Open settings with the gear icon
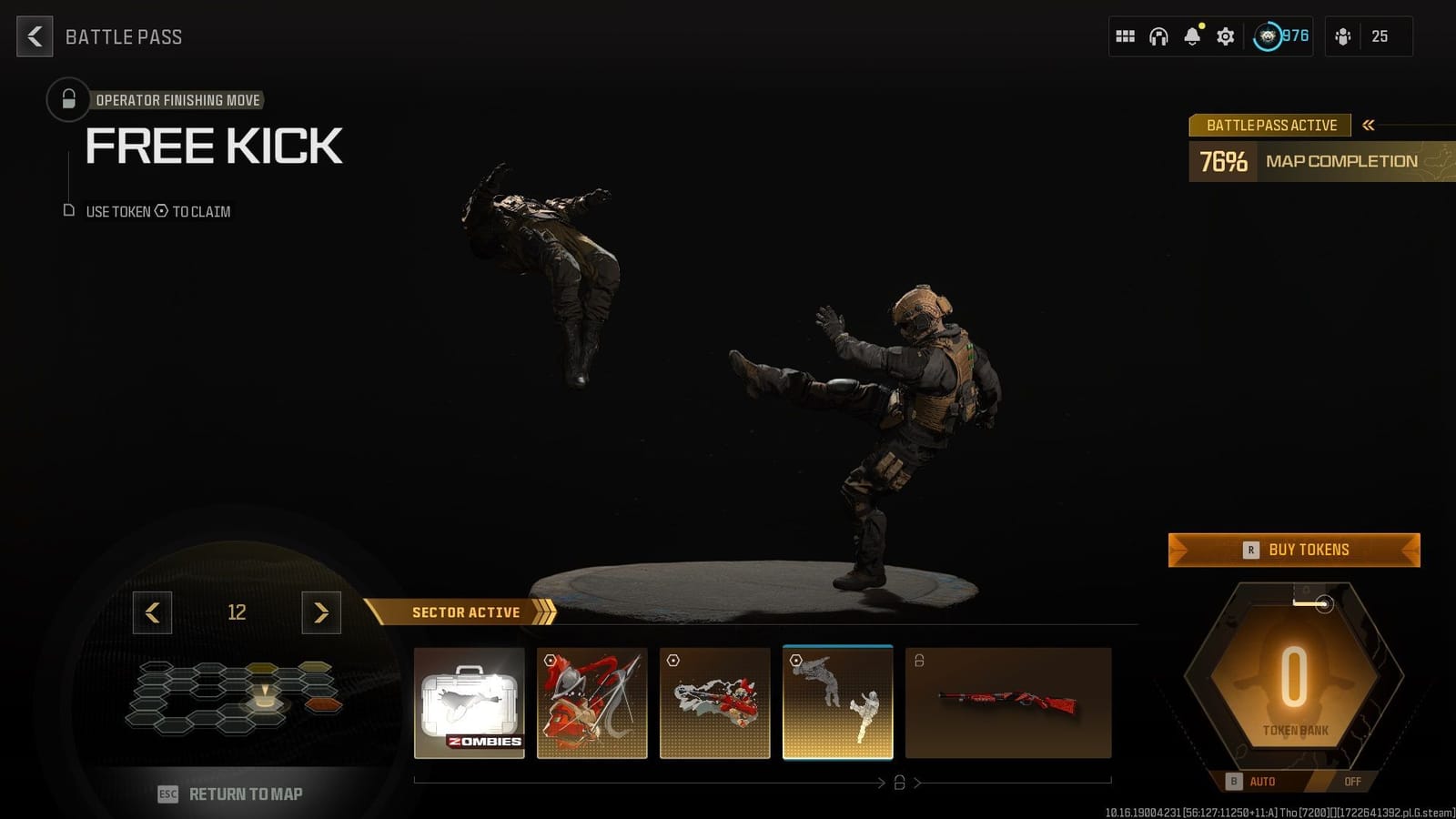This screenshot has height=819, width=1456. (x=1224, y=36)
